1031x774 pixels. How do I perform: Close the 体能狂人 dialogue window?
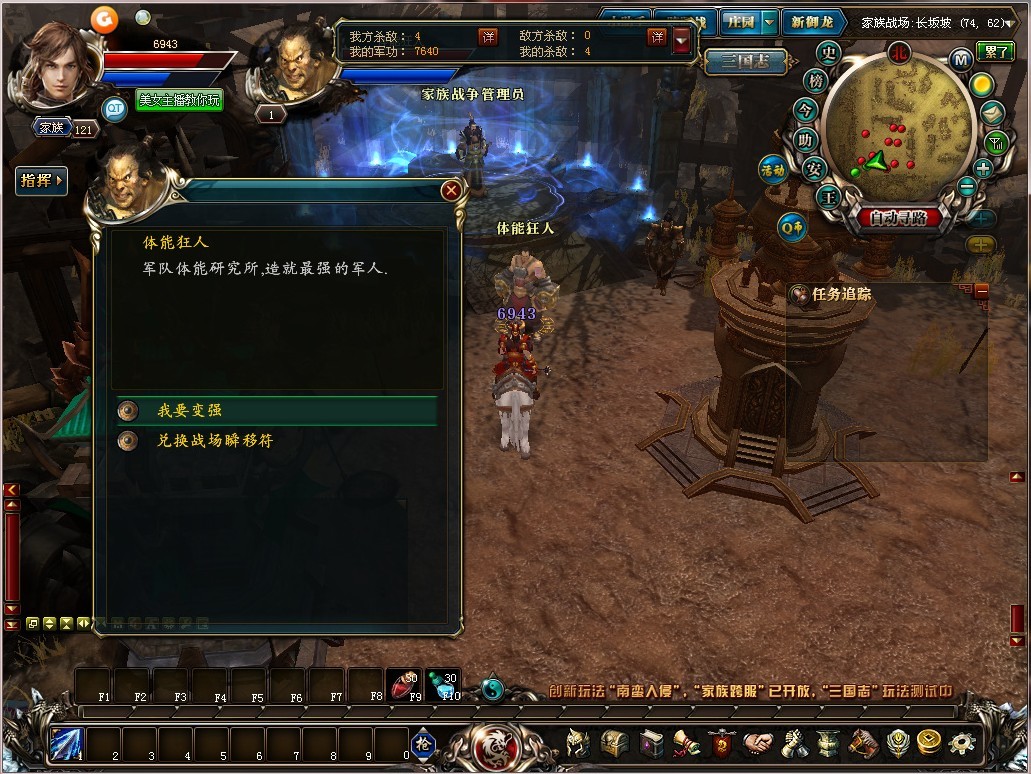452,190
